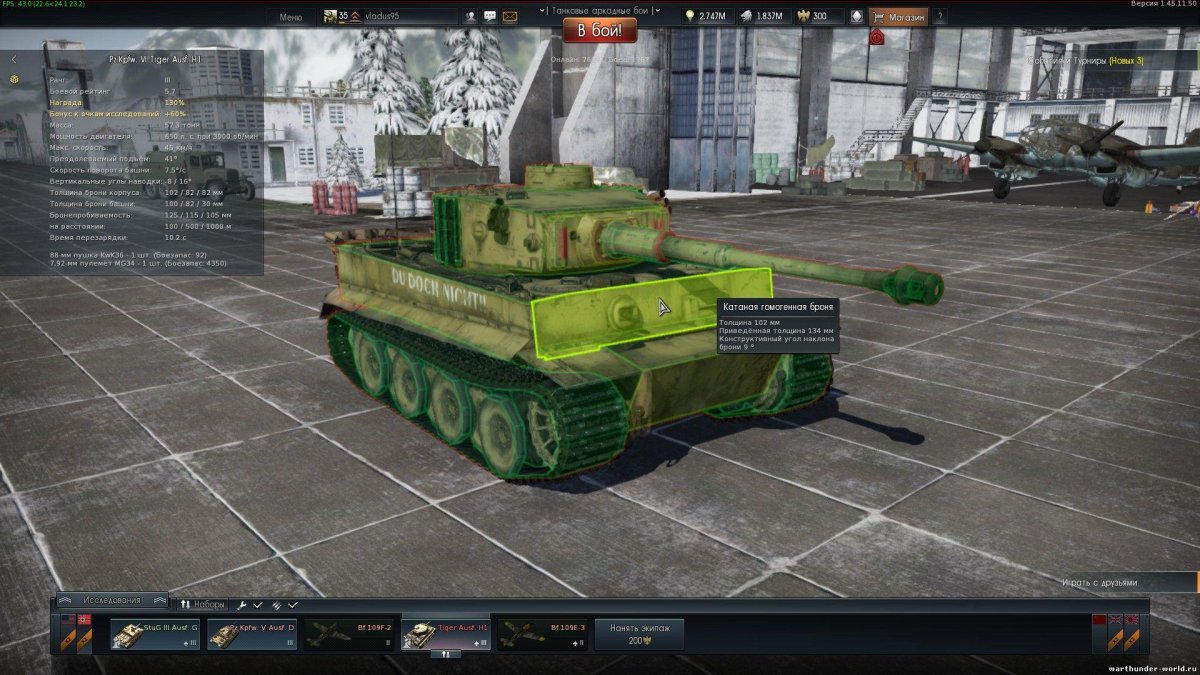Open the mail envelope icon
1200x675 pixels.
click(510, 17)
